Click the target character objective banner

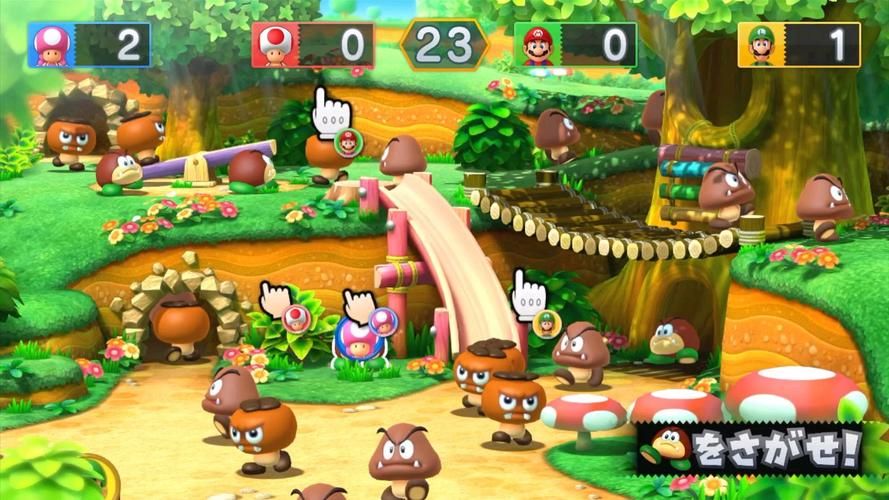click(749, 447)
